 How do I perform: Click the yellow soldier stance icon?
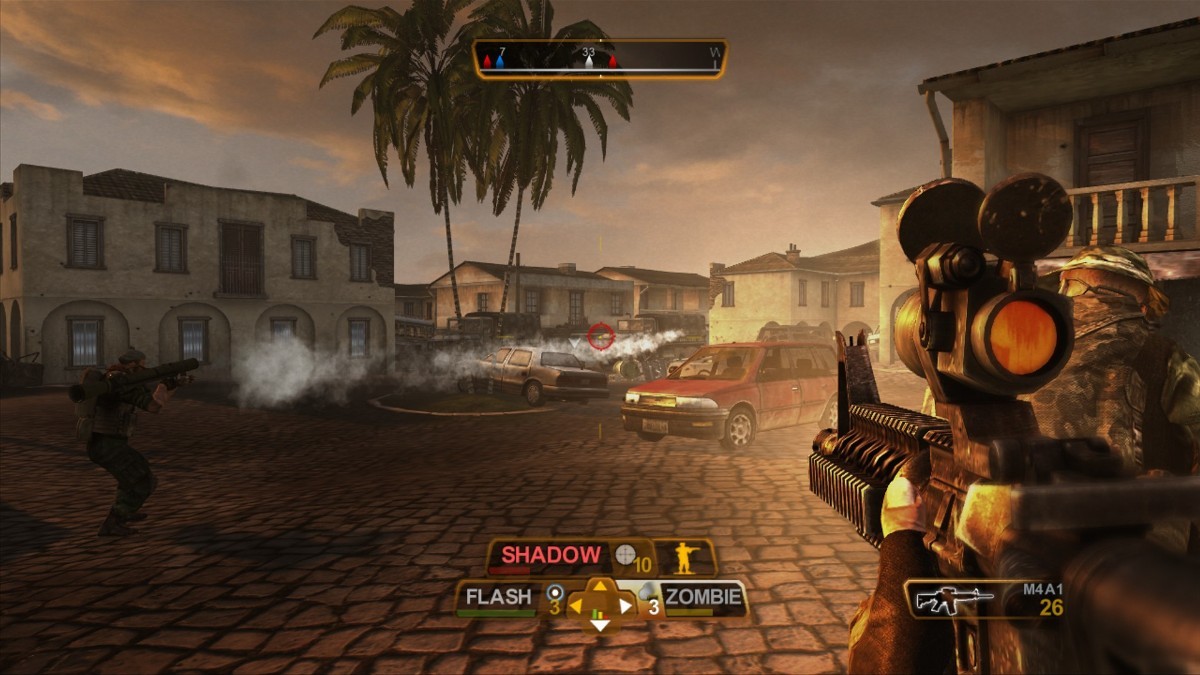pos(685,557)
